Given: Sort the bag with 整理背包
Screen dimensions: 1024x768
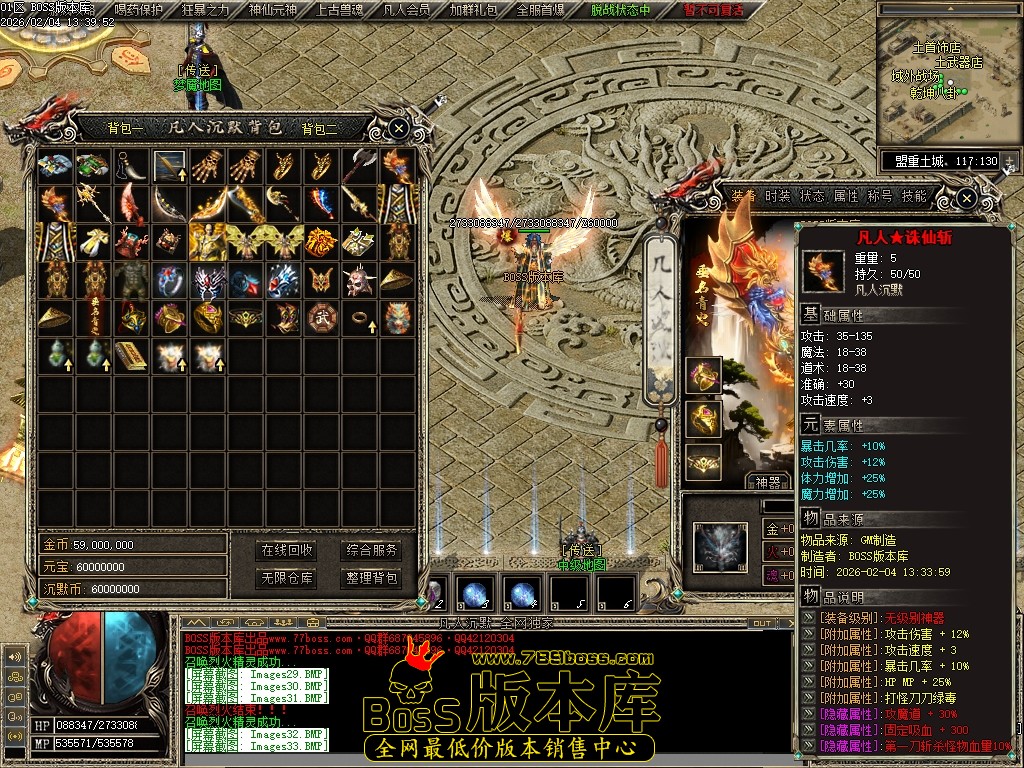Looking at the screenshot, I should (x=371, y=578).
